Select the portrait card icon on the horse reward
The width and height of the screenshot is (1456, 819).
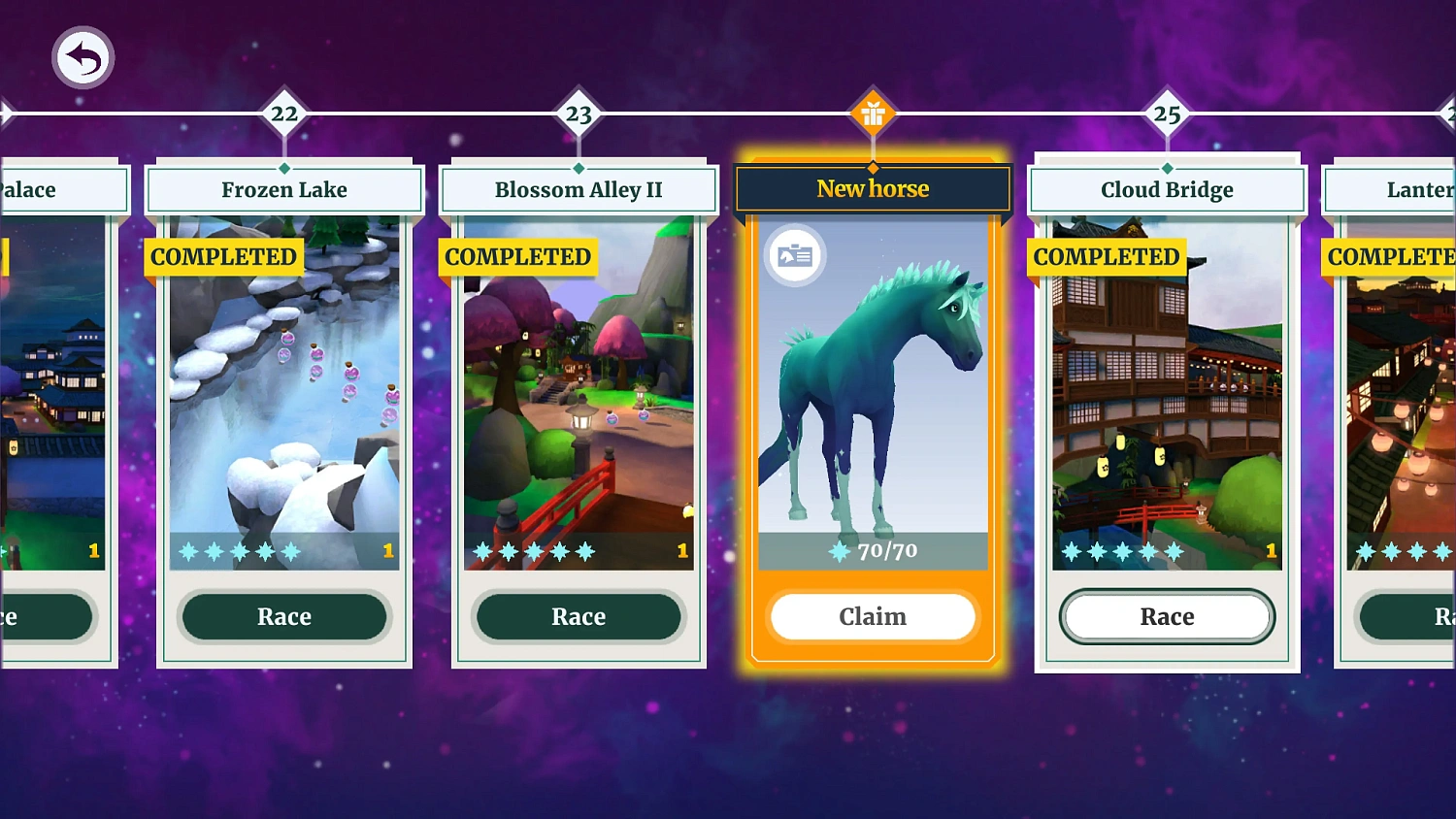pos(795,254)
